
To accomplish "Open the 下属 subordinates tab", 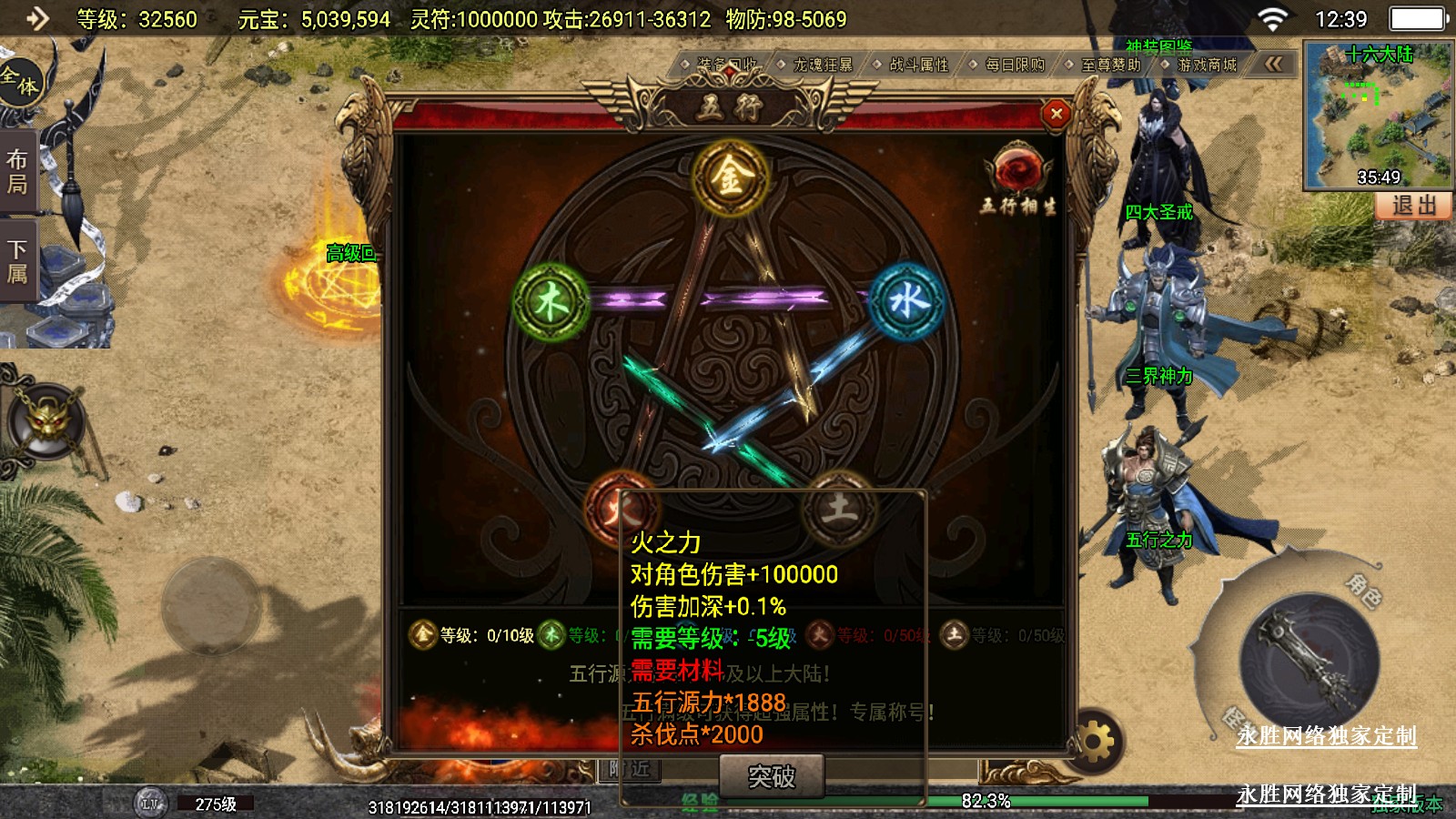I will coord(17,261).
